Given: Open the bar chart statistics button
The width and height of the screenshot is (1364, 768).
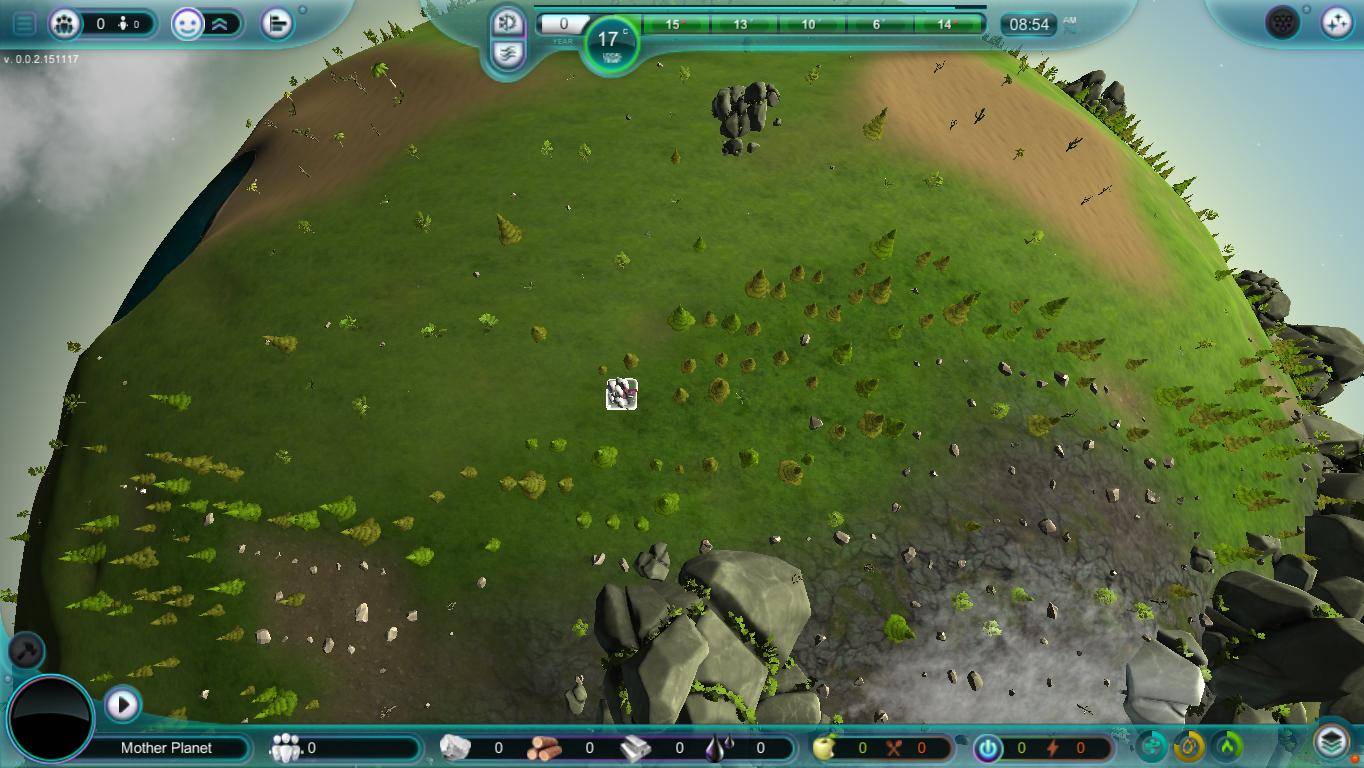Looking at the screenshot, I should pyautogui.click(x=277, y=23).
